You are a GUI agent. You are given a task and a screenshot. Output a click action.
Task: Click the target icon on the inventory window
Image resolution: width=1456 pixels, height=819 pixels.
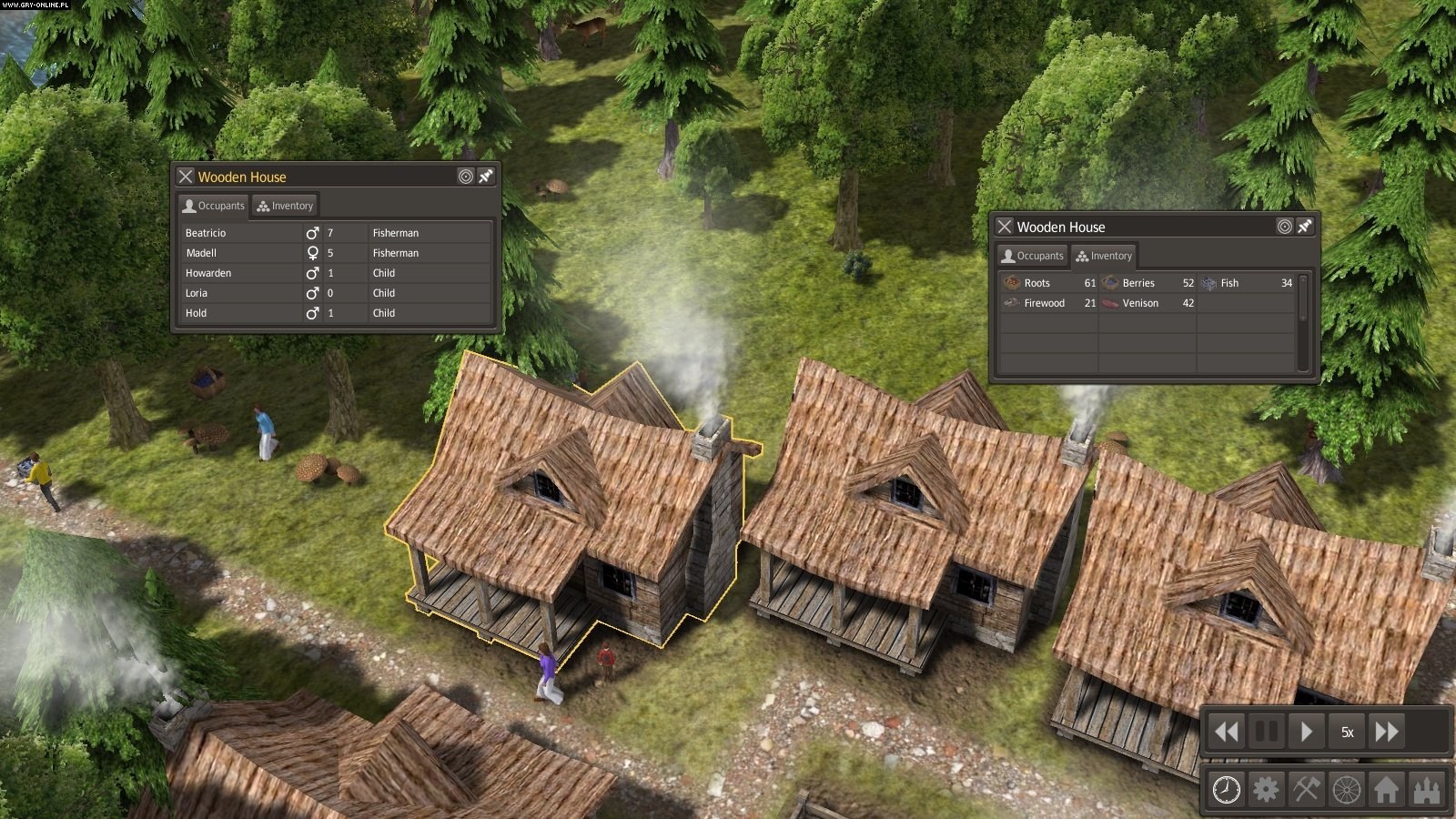tap(1284, 227)
